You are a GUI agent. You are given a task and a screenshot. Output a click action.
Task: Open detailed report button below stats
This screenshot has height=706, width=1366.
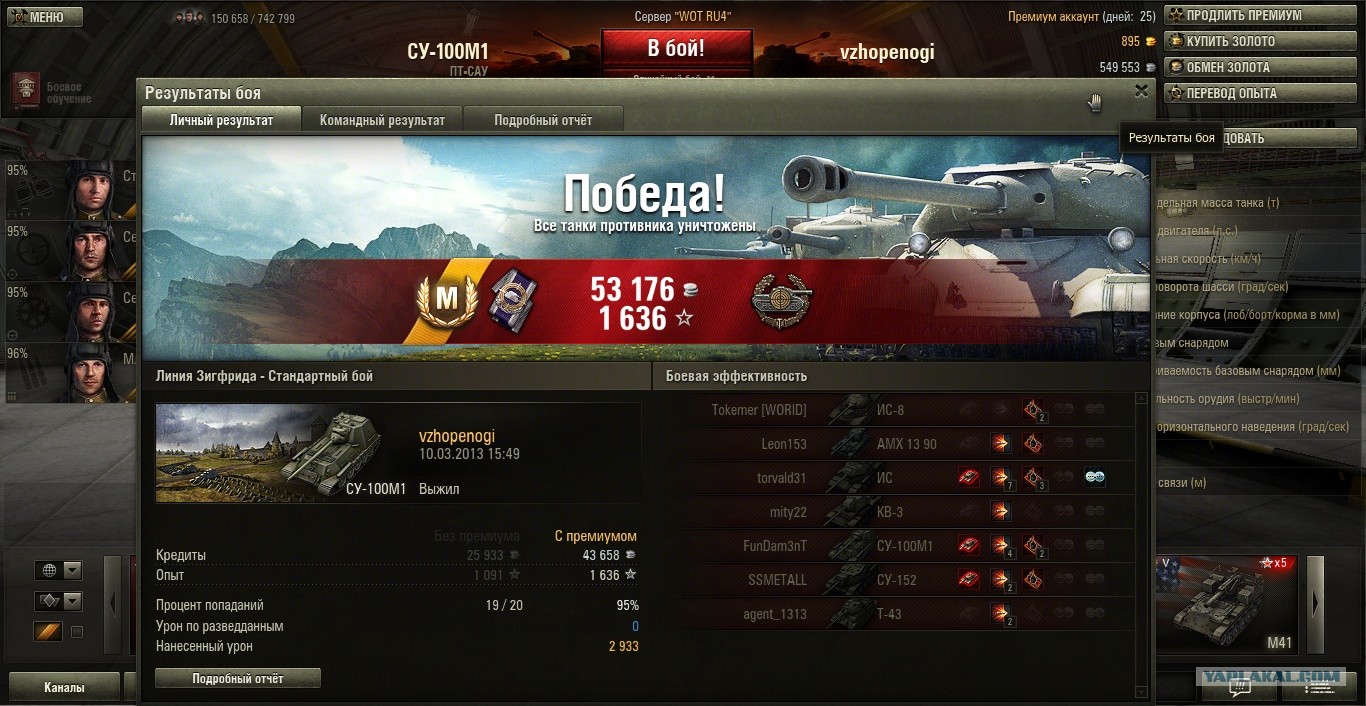click(238, 678)
